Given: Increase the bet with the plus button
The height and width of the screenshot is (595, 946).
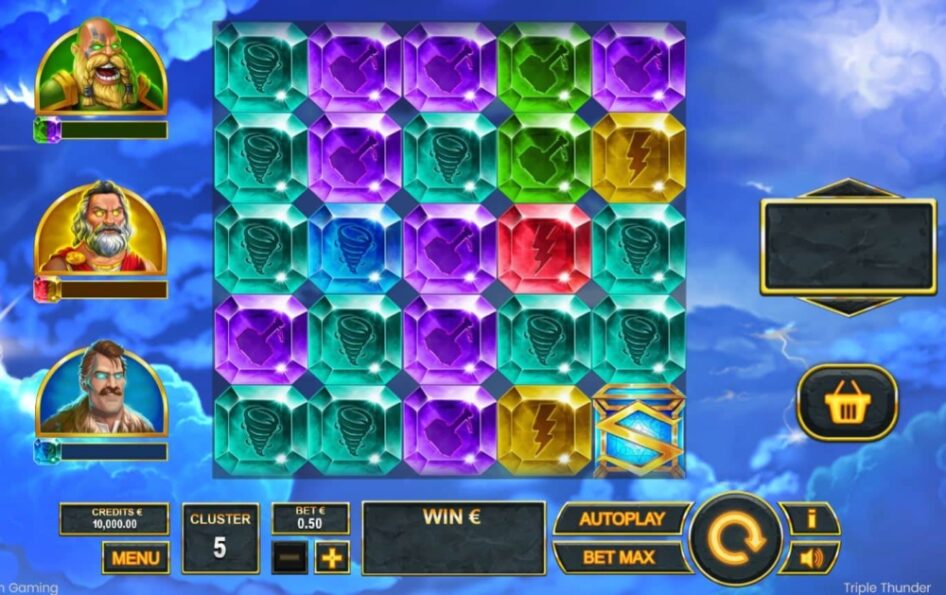Looking at the screenshot, I should coord(332,558).
